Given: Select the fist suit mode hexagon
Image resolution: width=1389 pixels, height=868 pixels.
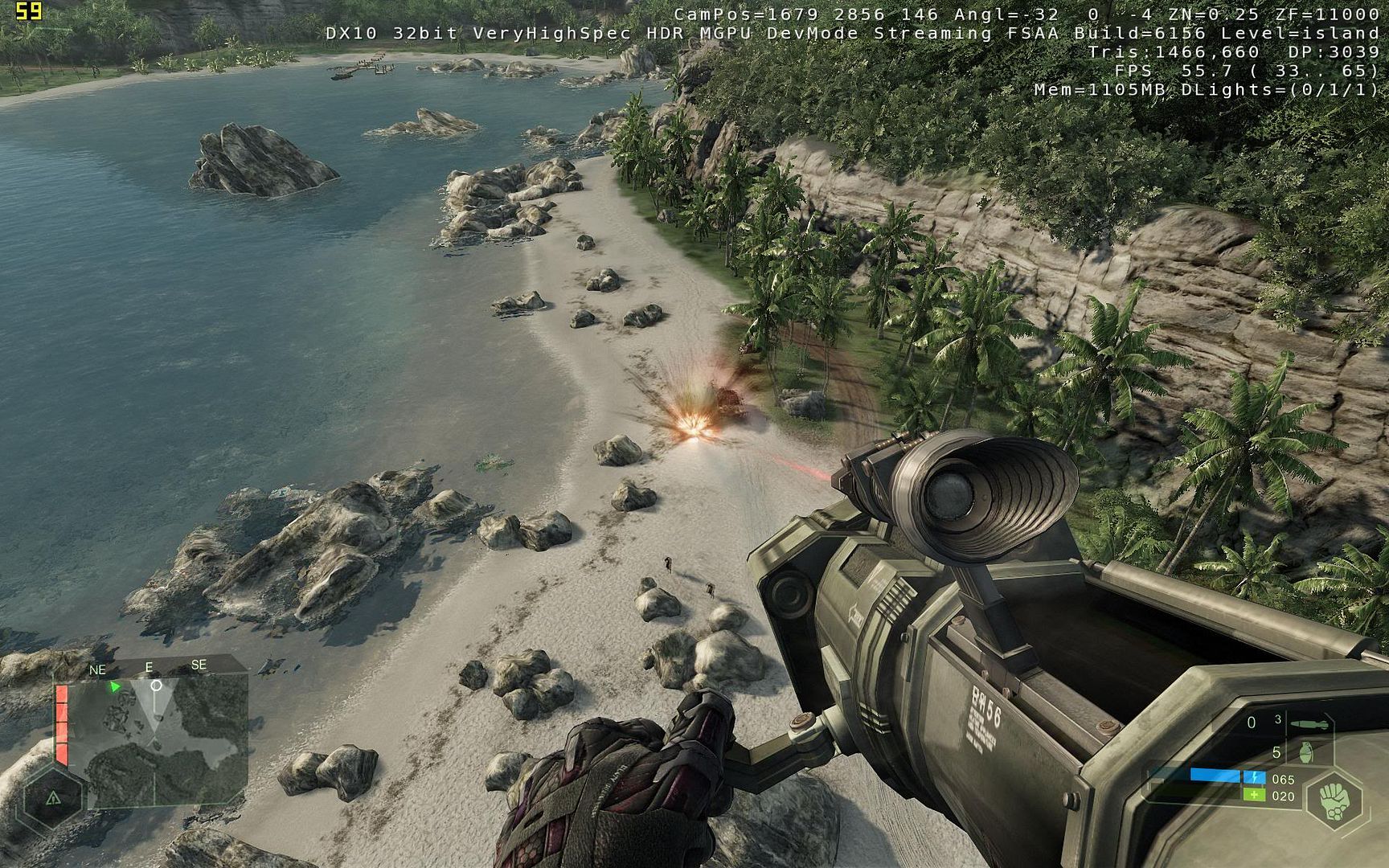Looking at the screenshot, I should (1335, 800).
